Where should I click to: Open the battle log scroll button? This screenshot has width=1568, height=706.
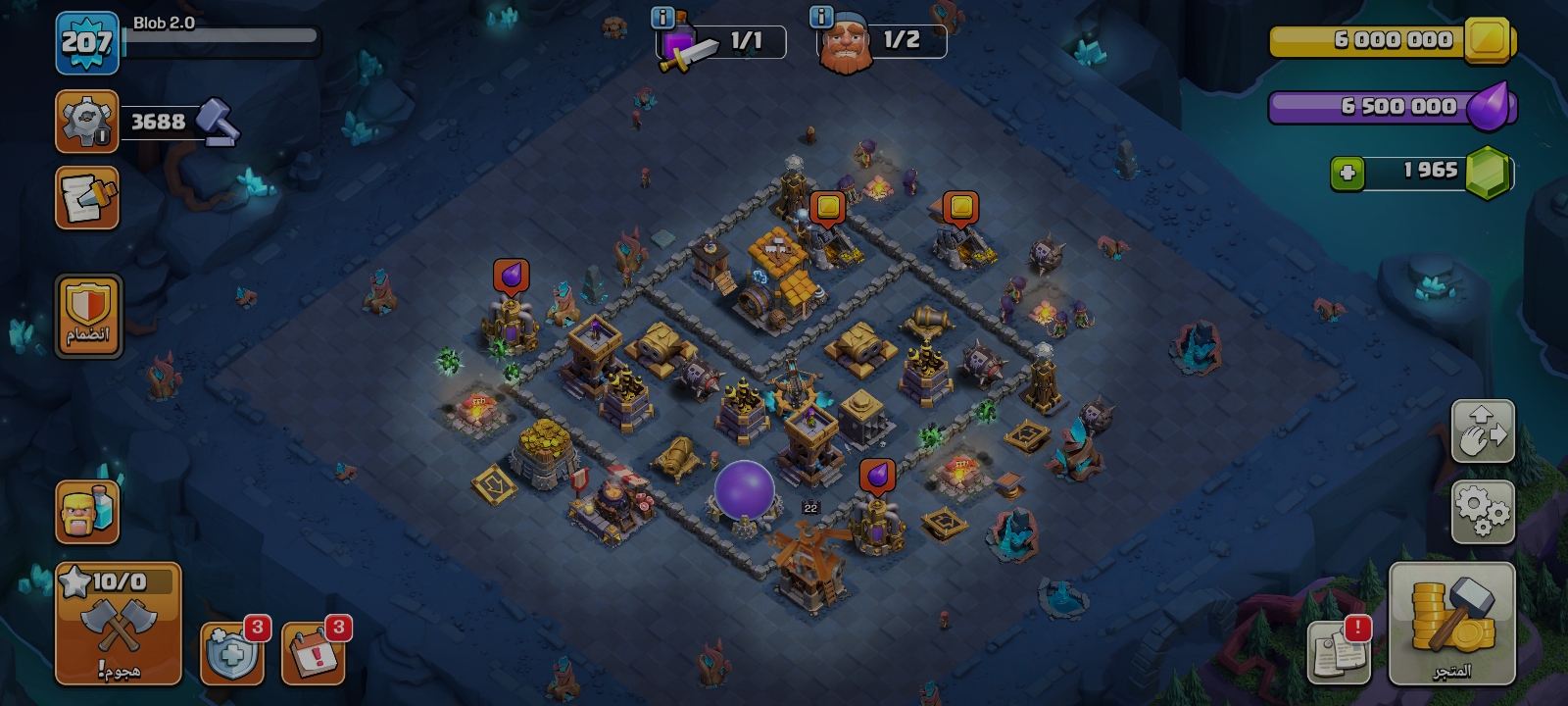[87, 197]
